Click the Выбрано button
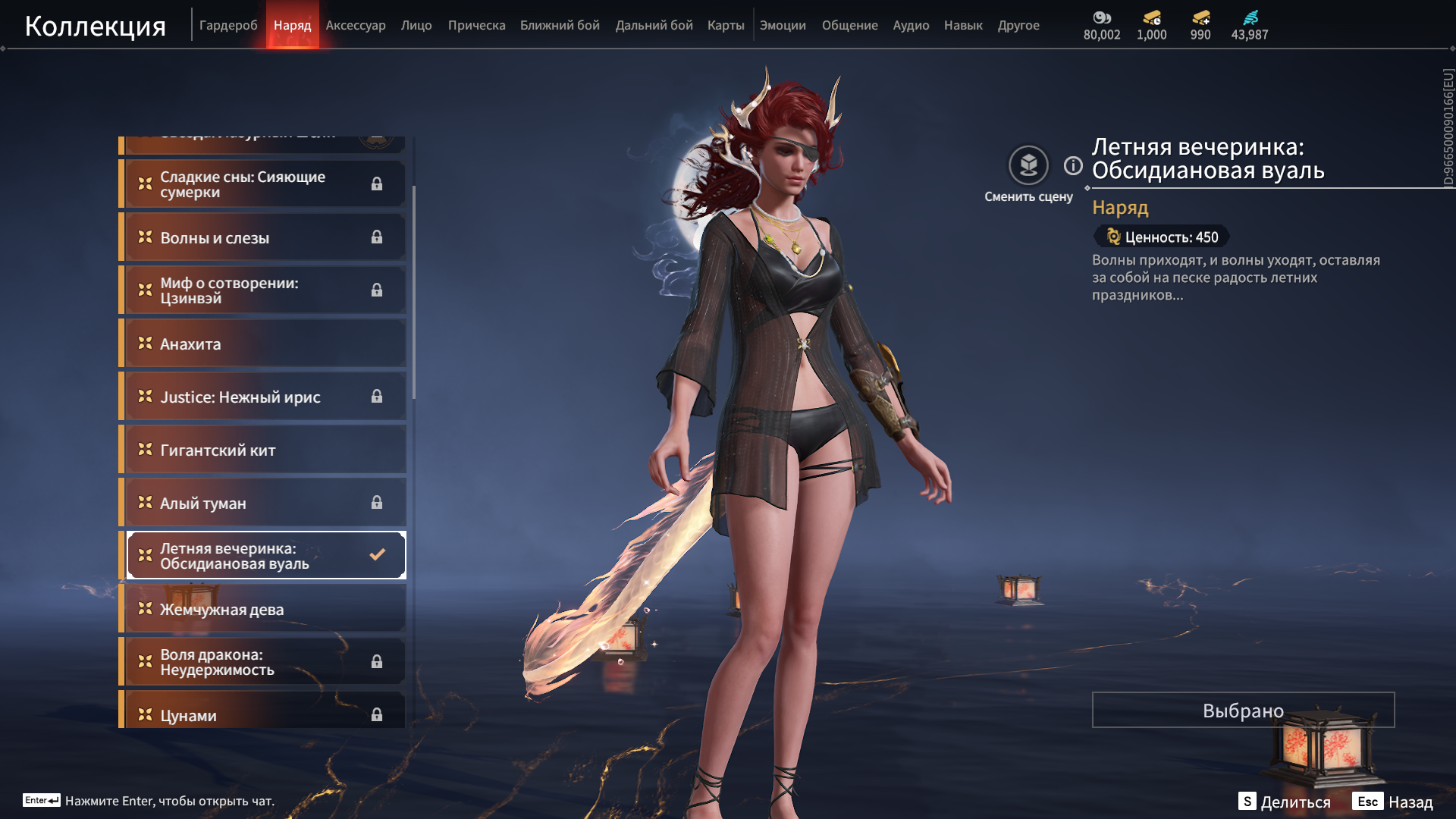Viewport: 1456px width, 819px height. point(1243,710)
